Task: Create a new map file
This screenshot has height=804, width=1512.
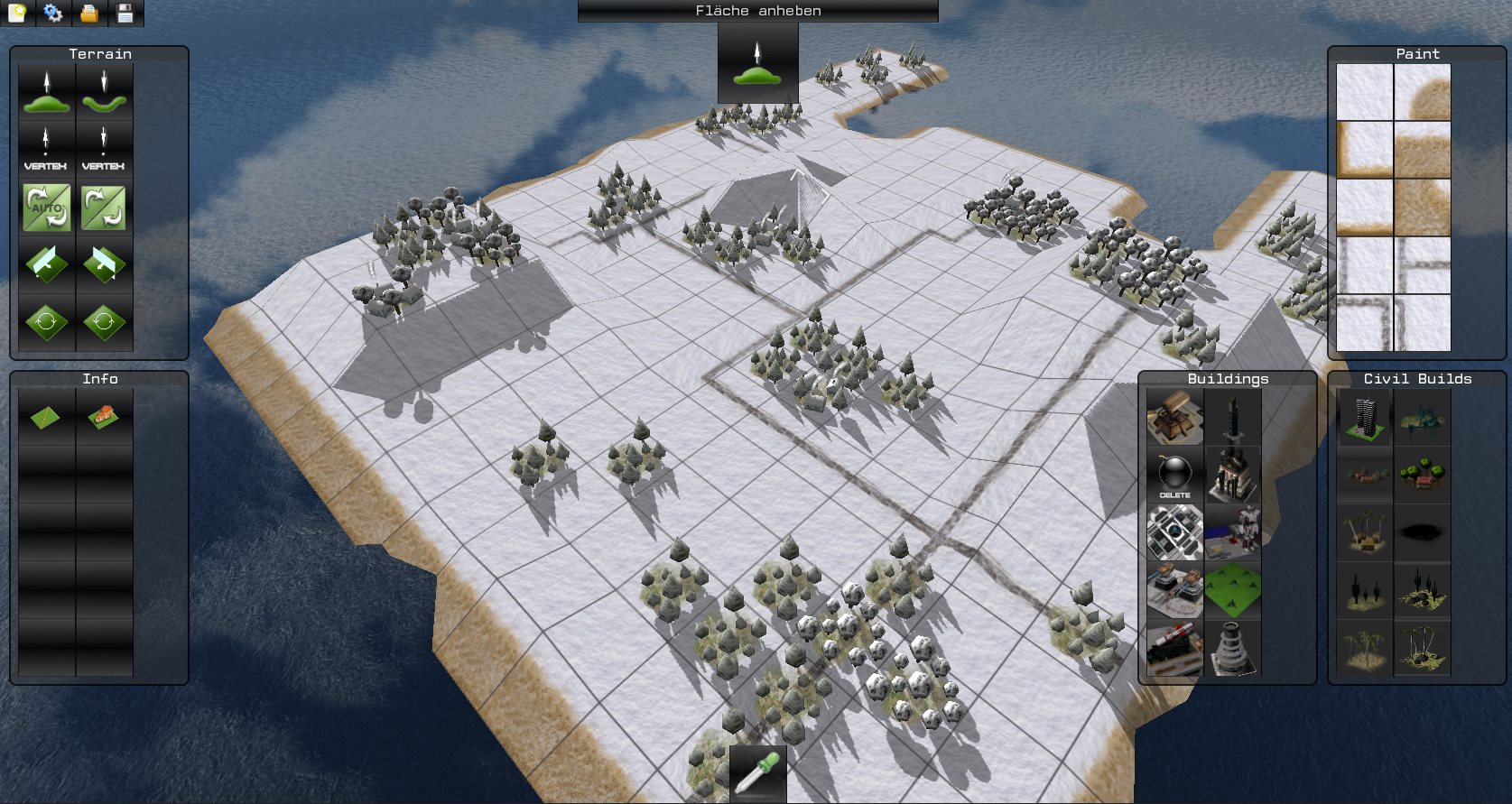Action: pos(17,13)
